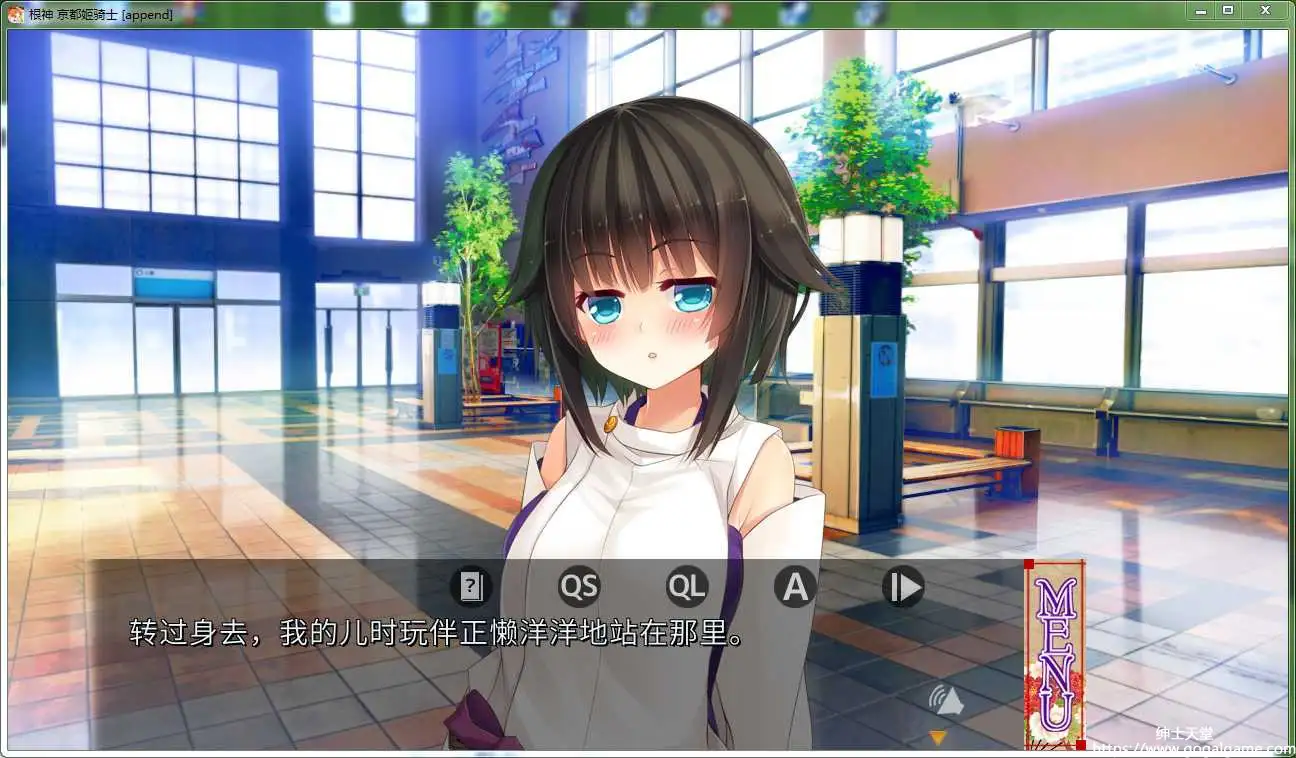This screenshot has height=758, width=1296.
Task: Open the message backlog with the book icon
Action: point(472,587)
